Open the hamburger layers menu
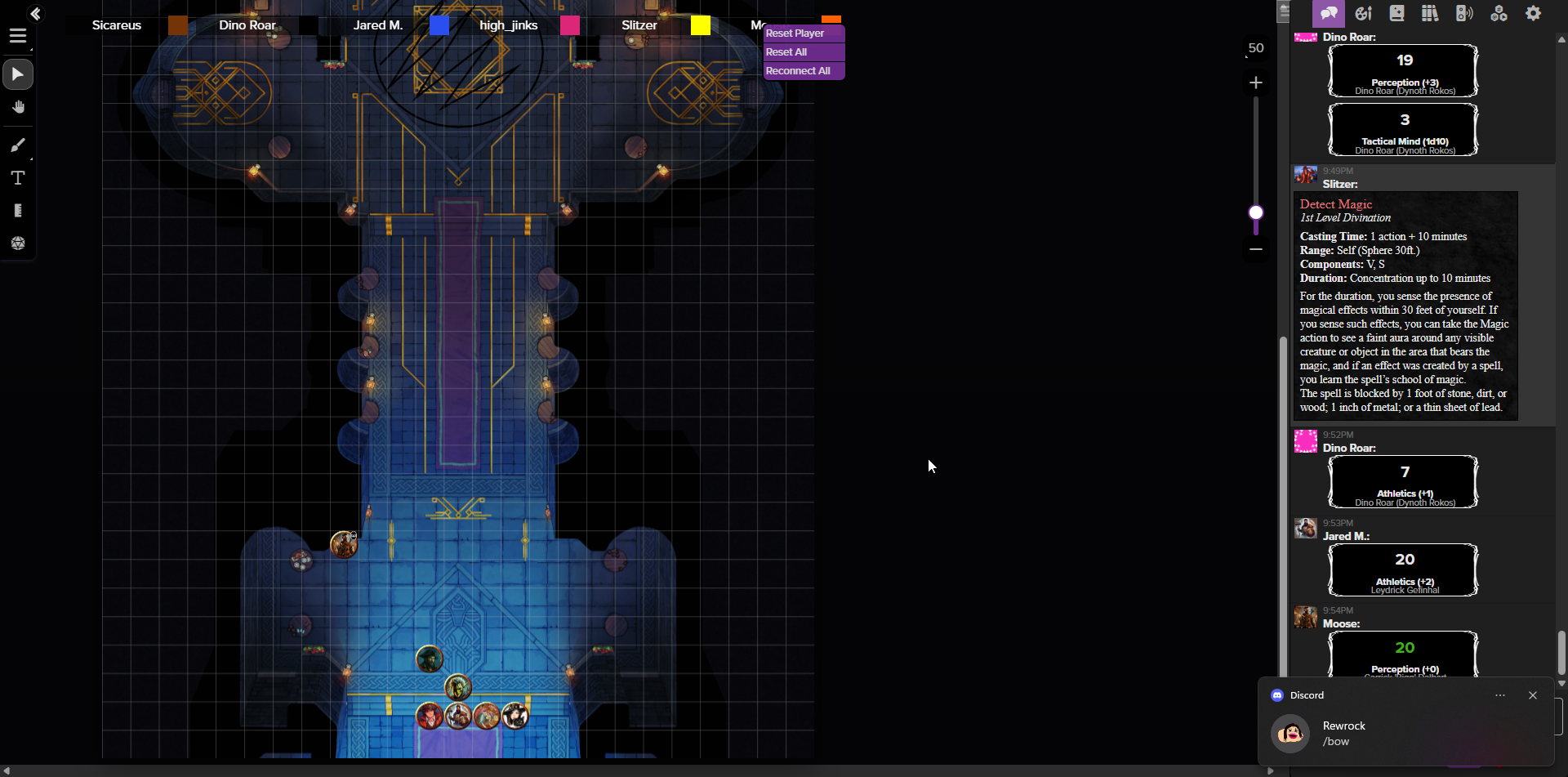The image size is (1568, 777). pyautogui.click(x=18, y=36)
